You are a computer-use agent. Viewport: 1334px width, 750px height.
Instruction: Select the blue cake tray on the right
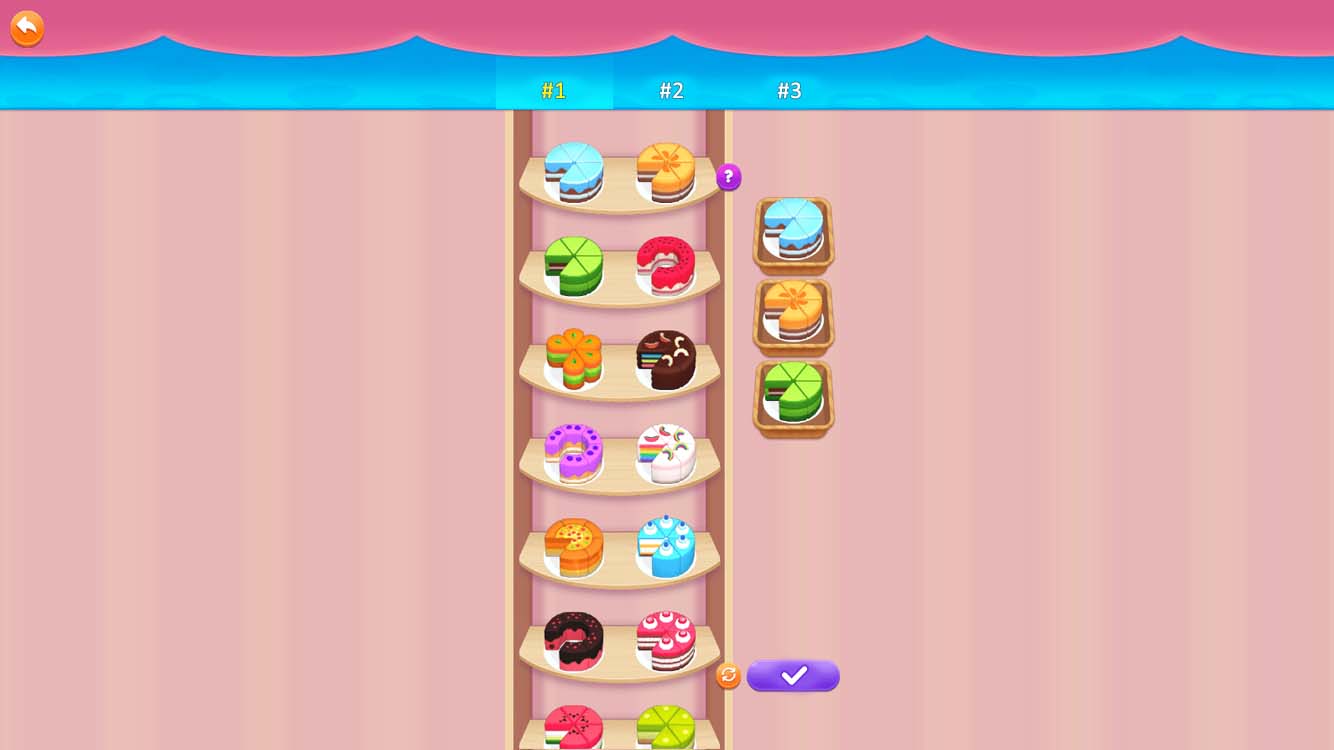tap(792, 235)
